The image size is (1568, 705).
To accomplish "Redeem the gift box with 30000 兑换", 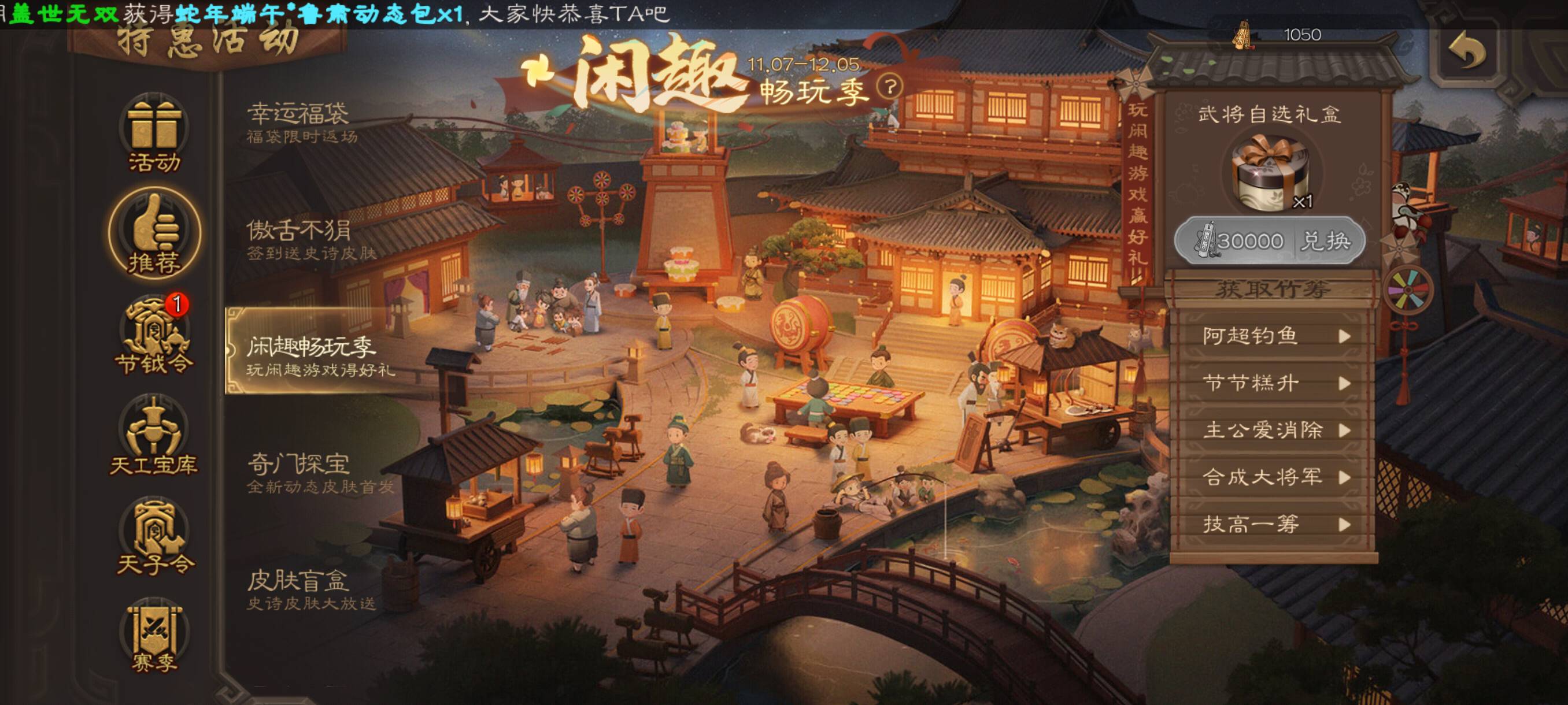I will click(1269, 242).
